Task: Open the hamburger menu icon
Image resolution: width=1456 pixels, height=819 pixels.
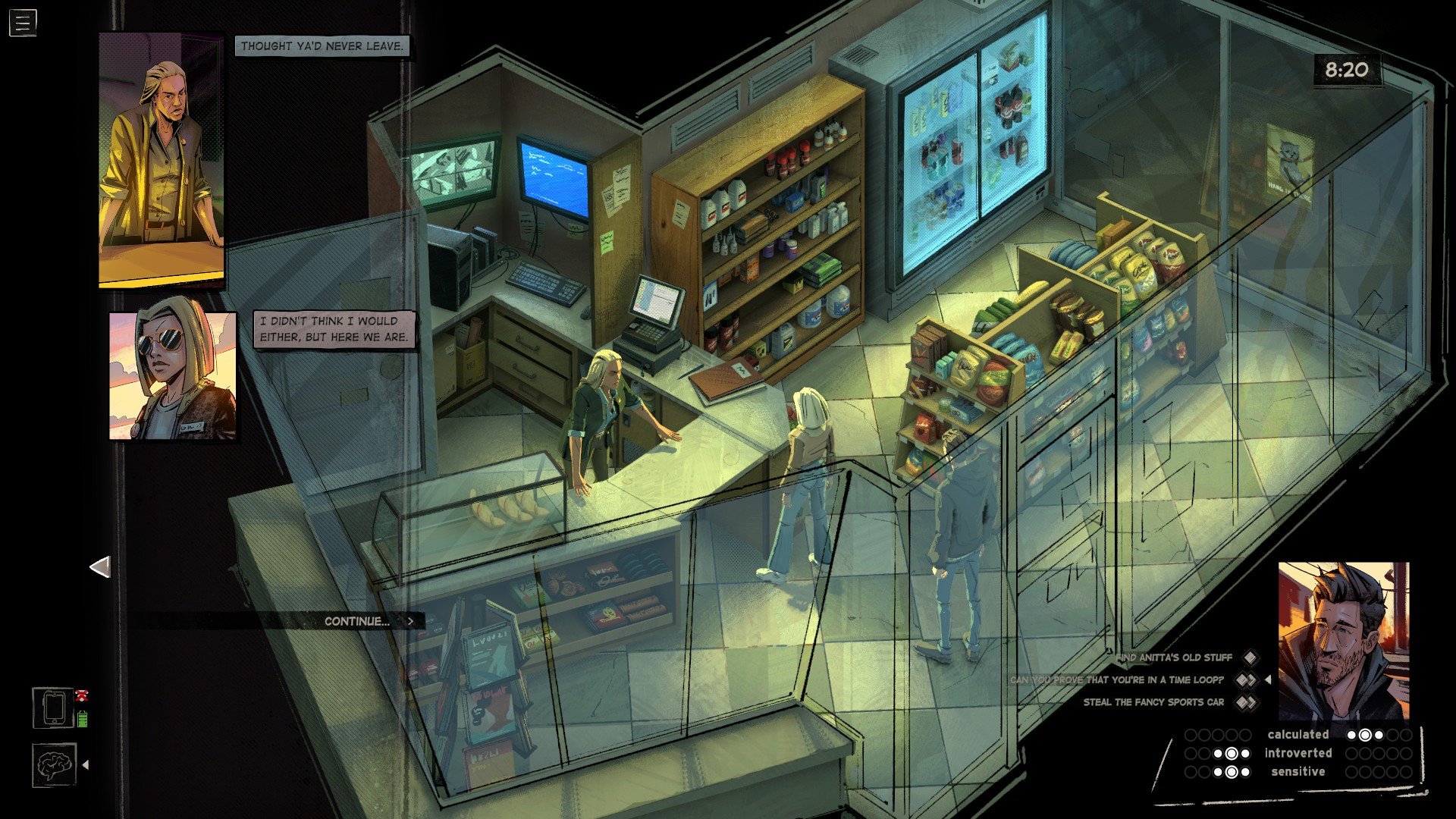Action: [x=23, y=23]
